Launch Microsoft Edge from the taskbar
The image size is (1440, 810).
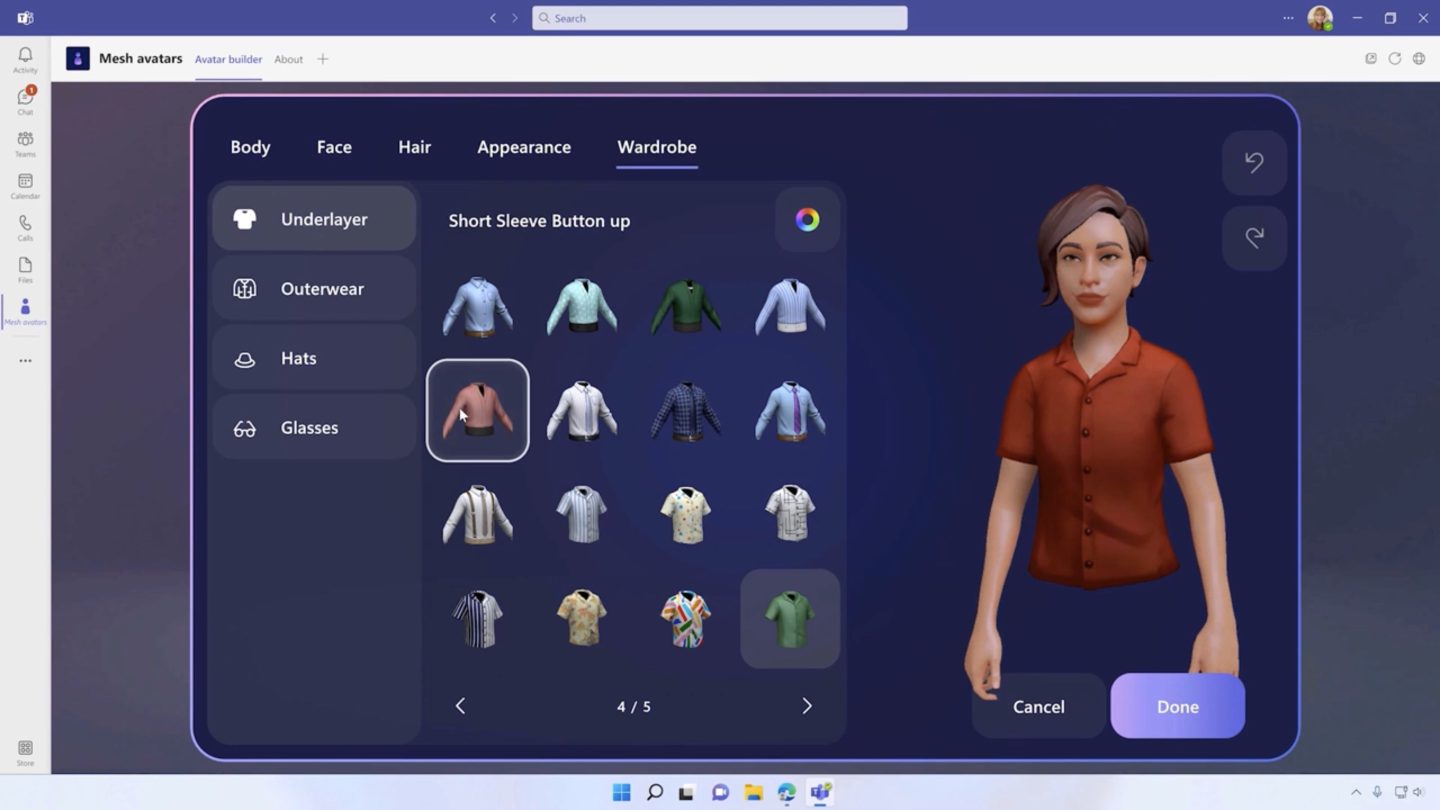pyautogui.click(x=787, y=792)
